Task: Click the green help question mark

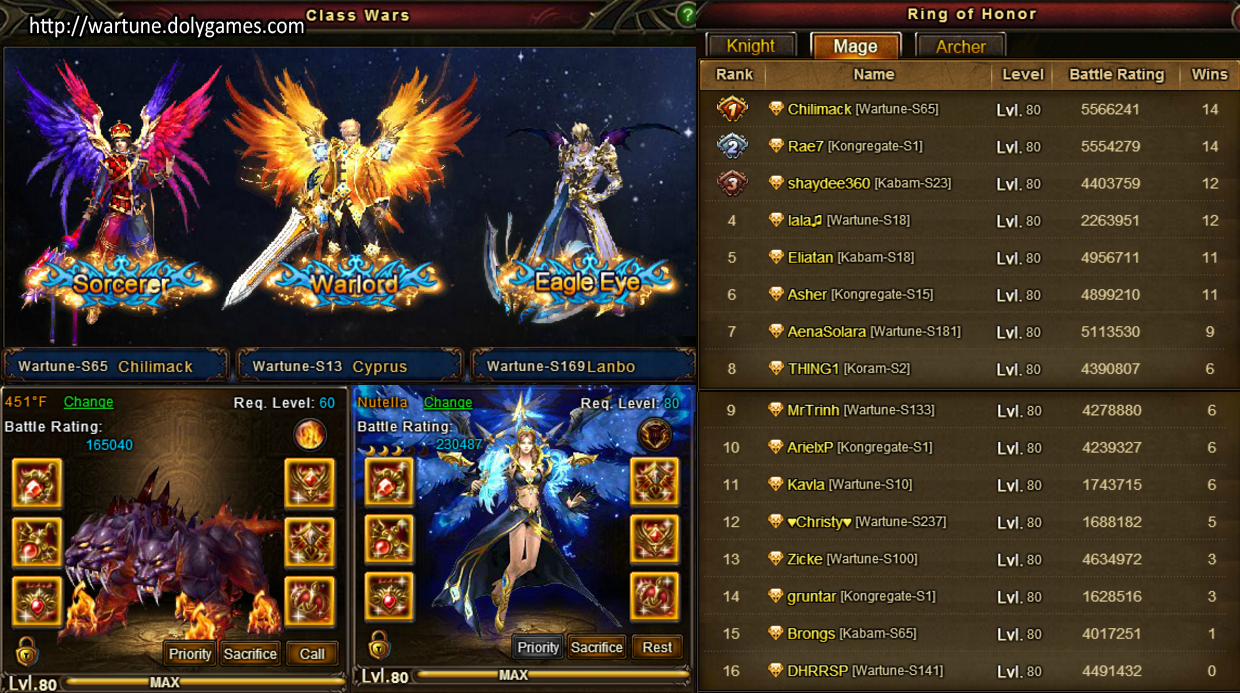Action: tap(686, 15)
